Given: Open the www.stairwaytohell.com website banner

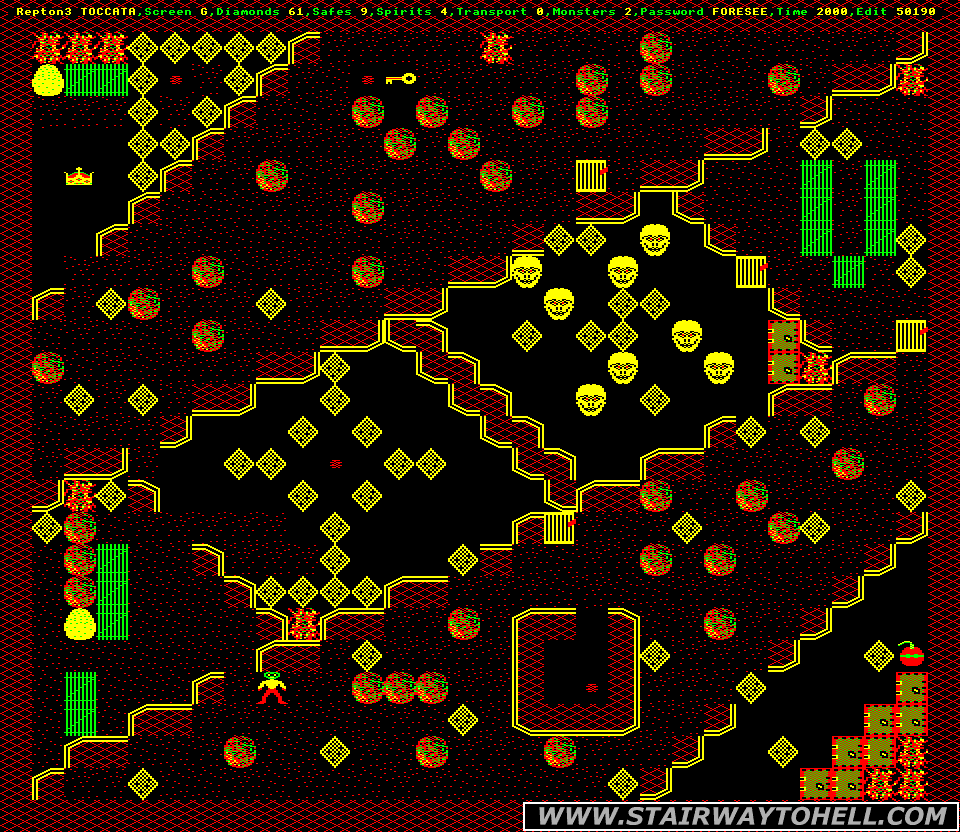Looking at the screenshot, I should 740,816.
